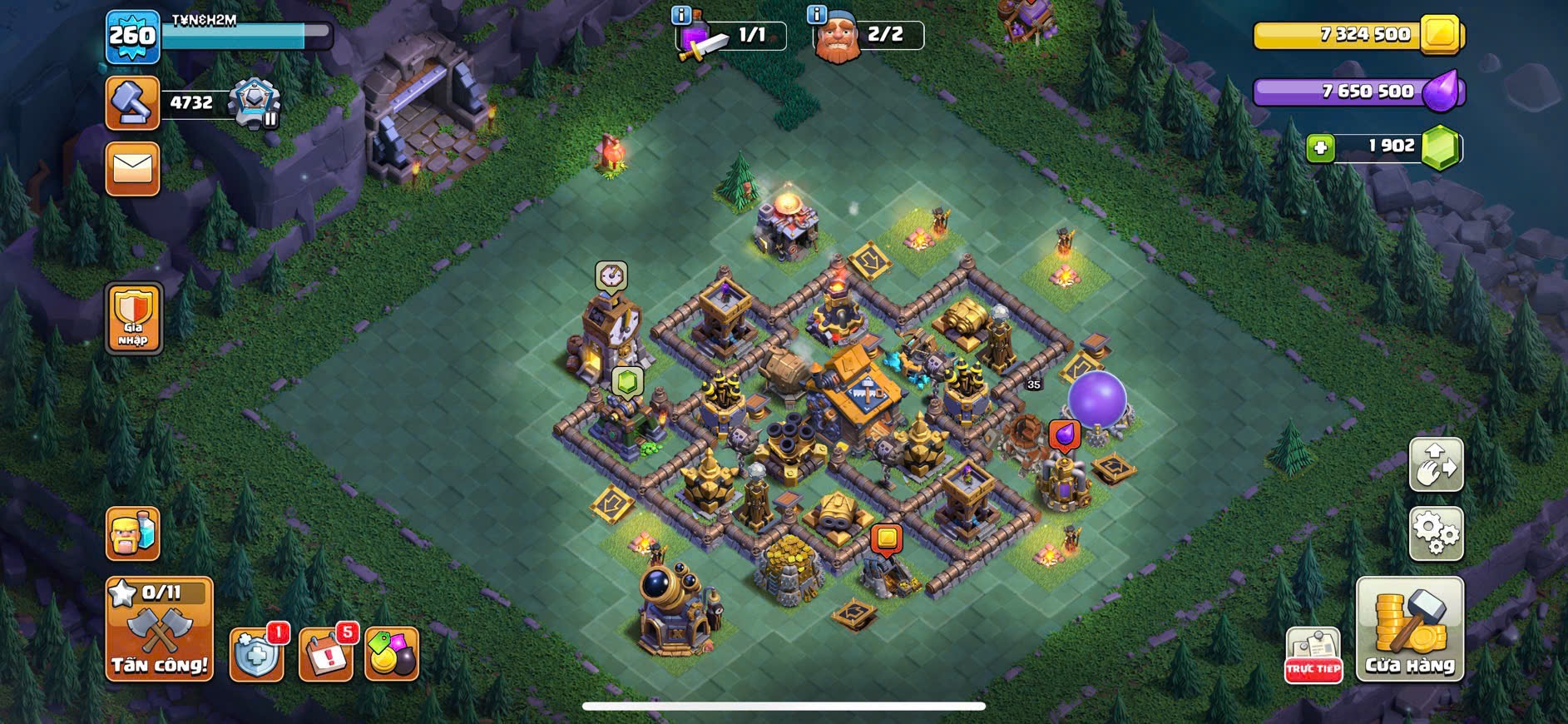Show builder info beside the 2/2 counter

(817, 14)
